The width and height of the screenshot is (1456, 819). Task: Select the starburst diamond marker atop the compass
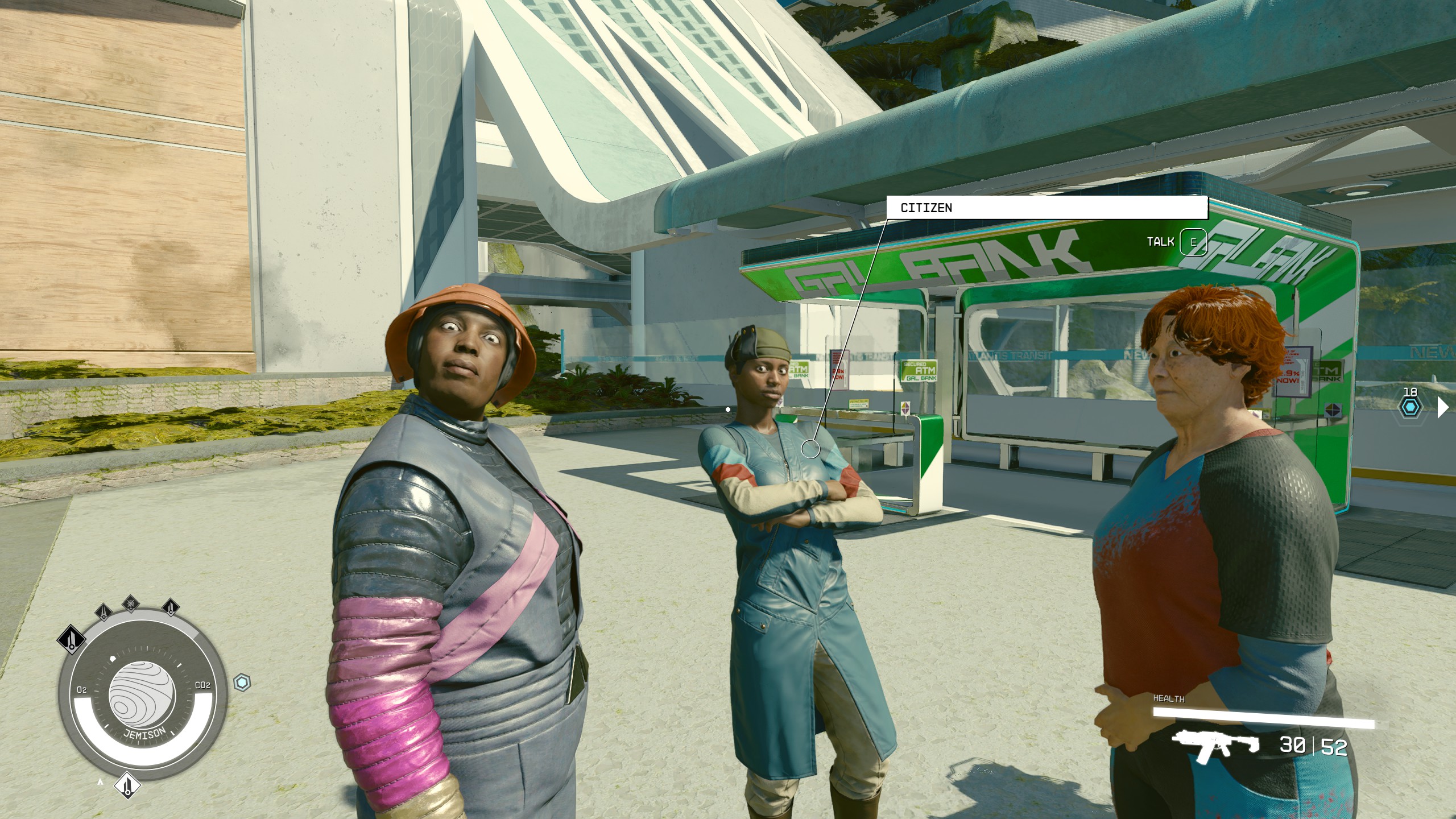(x=131, y=603)
